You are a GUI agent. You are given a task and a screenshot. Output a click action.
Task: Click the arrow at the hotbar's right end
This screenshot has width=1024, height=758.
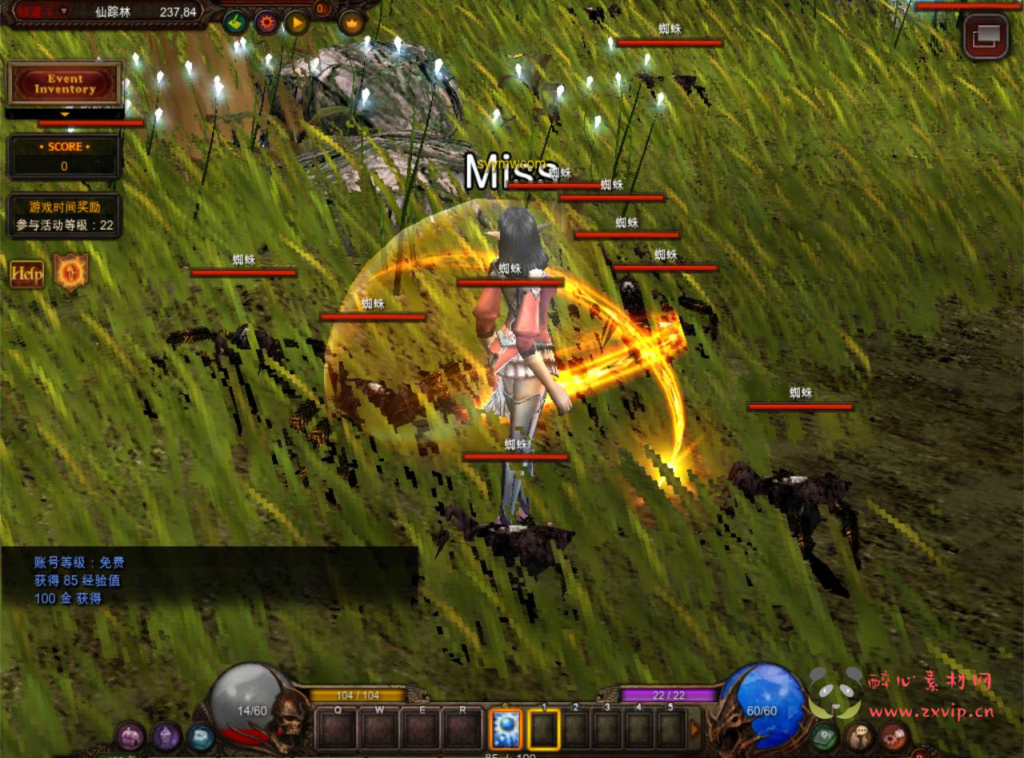(x=696, y=730)
